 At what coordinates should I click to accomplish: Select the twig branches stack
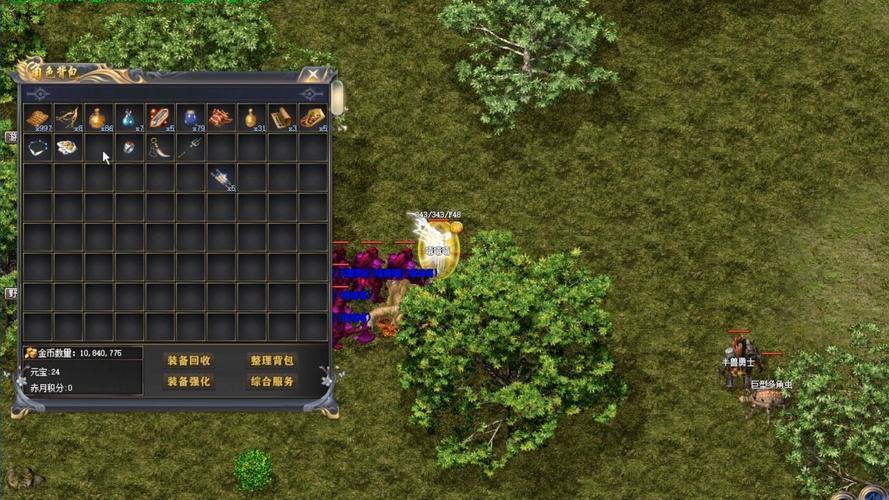click(x=68, y=118)
